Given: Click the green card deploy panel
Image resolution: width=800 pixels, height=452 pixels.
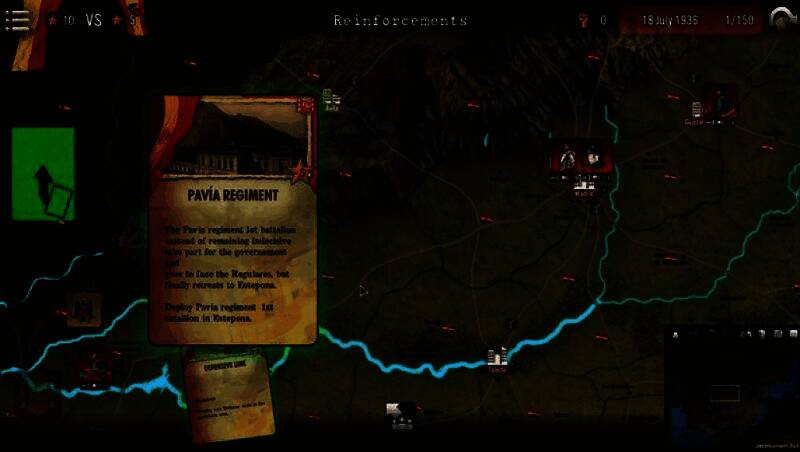Looking at the screenshot, I should click(43, 175).
